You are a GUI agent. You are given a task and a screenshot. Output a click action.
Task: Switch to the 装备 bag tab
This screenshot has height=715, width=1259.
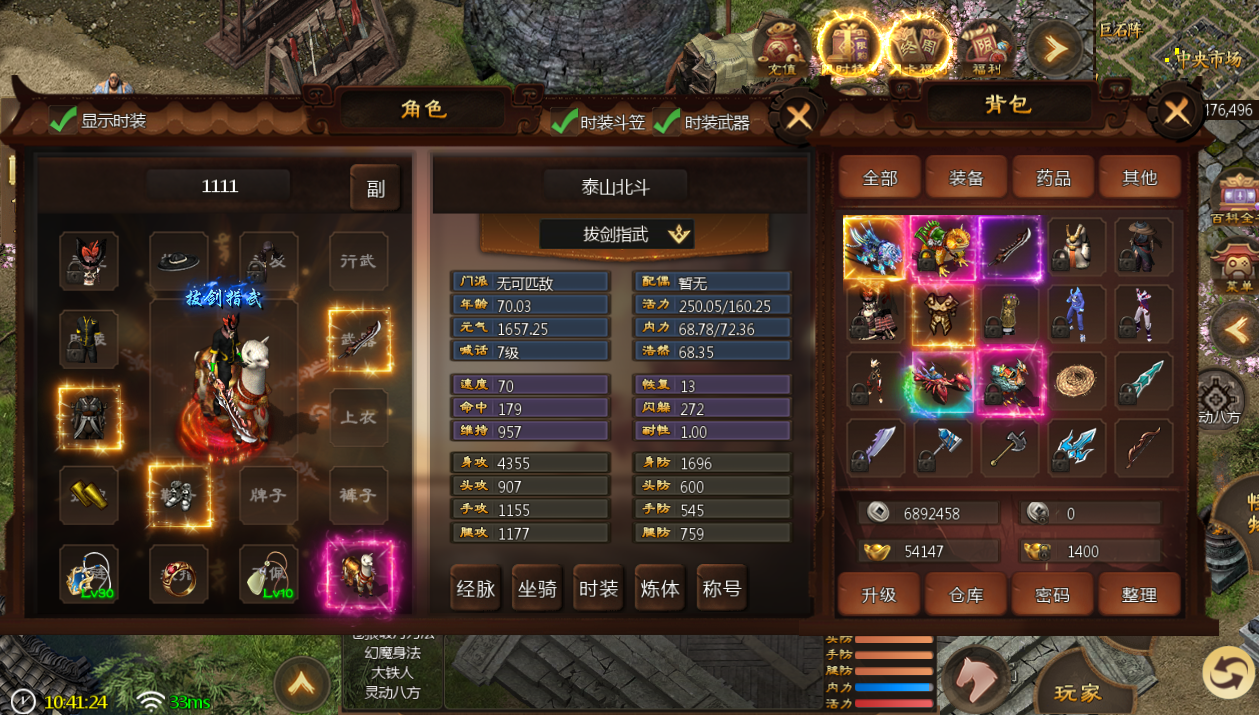tap(966, 178)
